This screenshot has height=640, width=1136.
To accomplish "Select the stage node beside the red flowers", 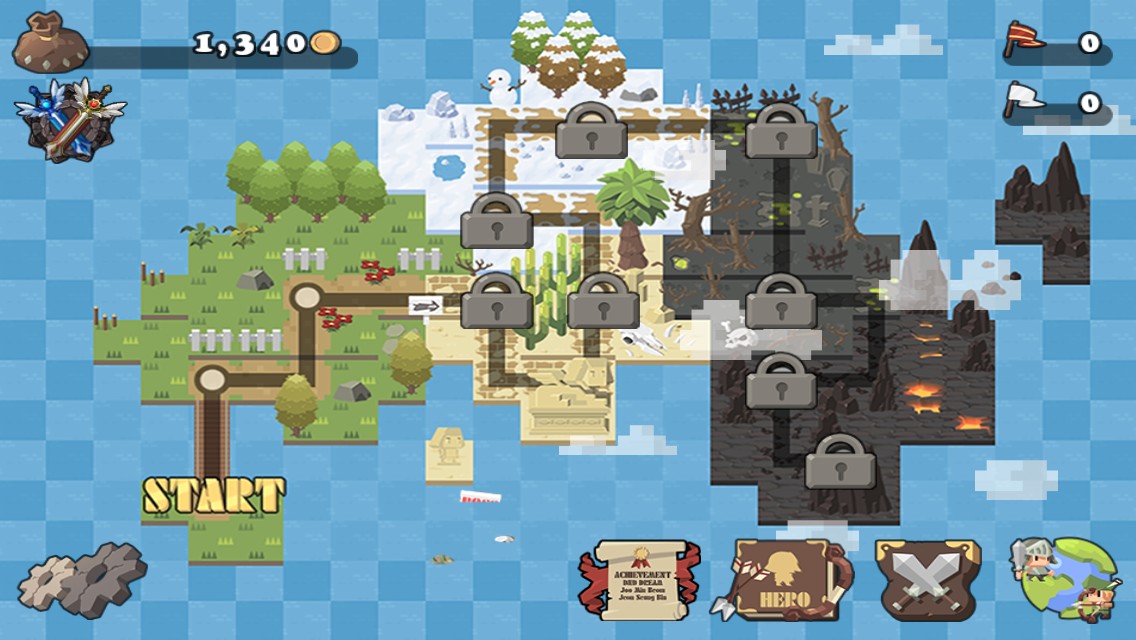I will pyautogui.click(x=306, y=297).
